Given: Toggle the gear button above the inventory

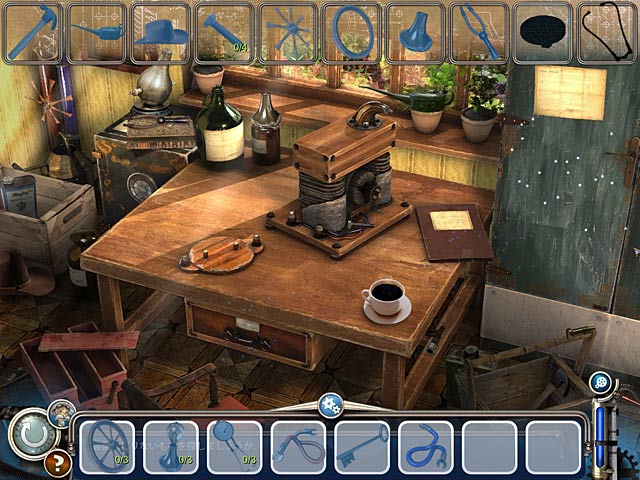Looking at the screenshot, I should pyautogui.click(x=330, y=404).
